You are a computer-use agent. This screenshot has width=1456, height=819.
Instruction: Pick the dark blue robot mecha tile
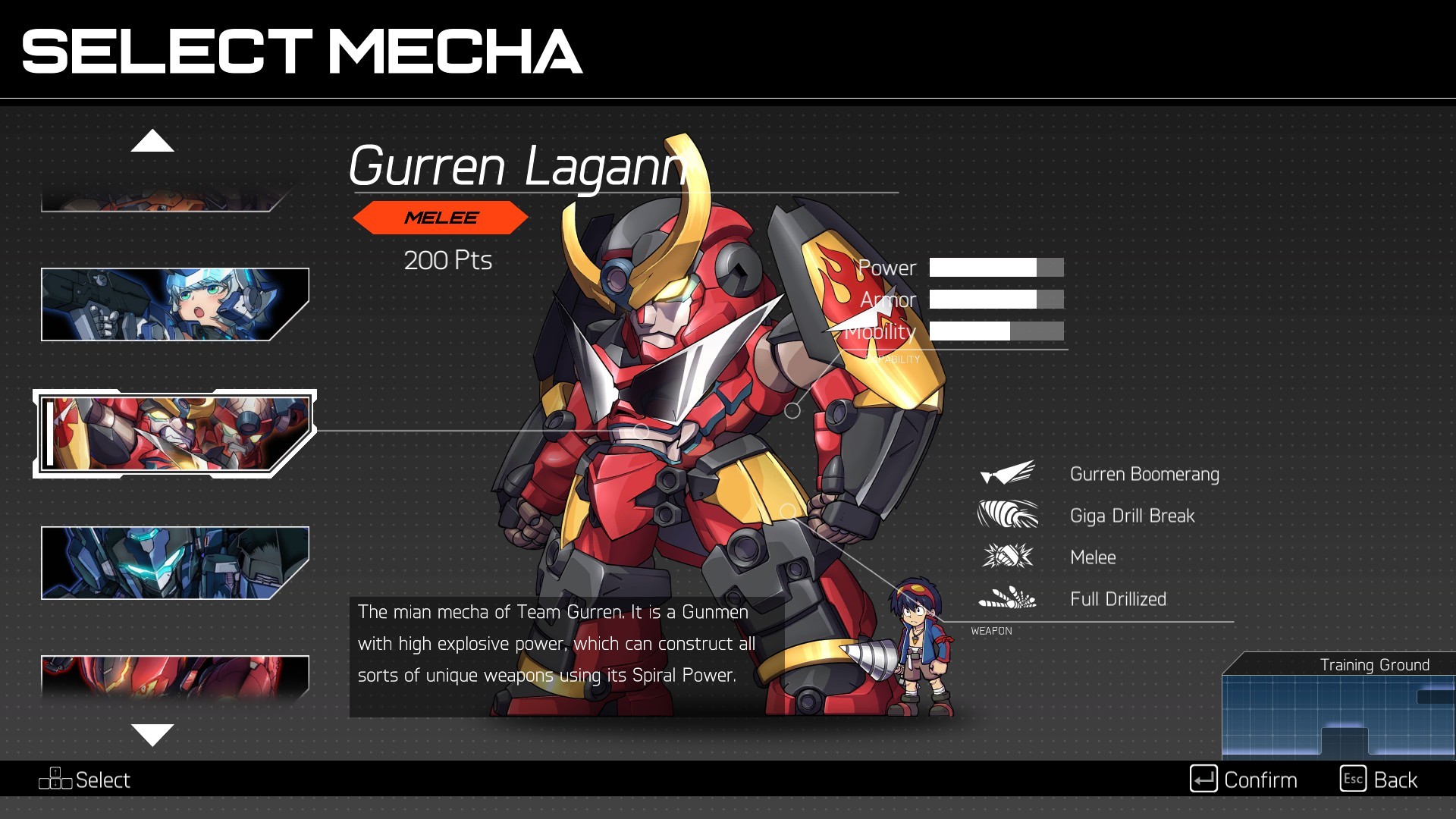tap(174, 563)
